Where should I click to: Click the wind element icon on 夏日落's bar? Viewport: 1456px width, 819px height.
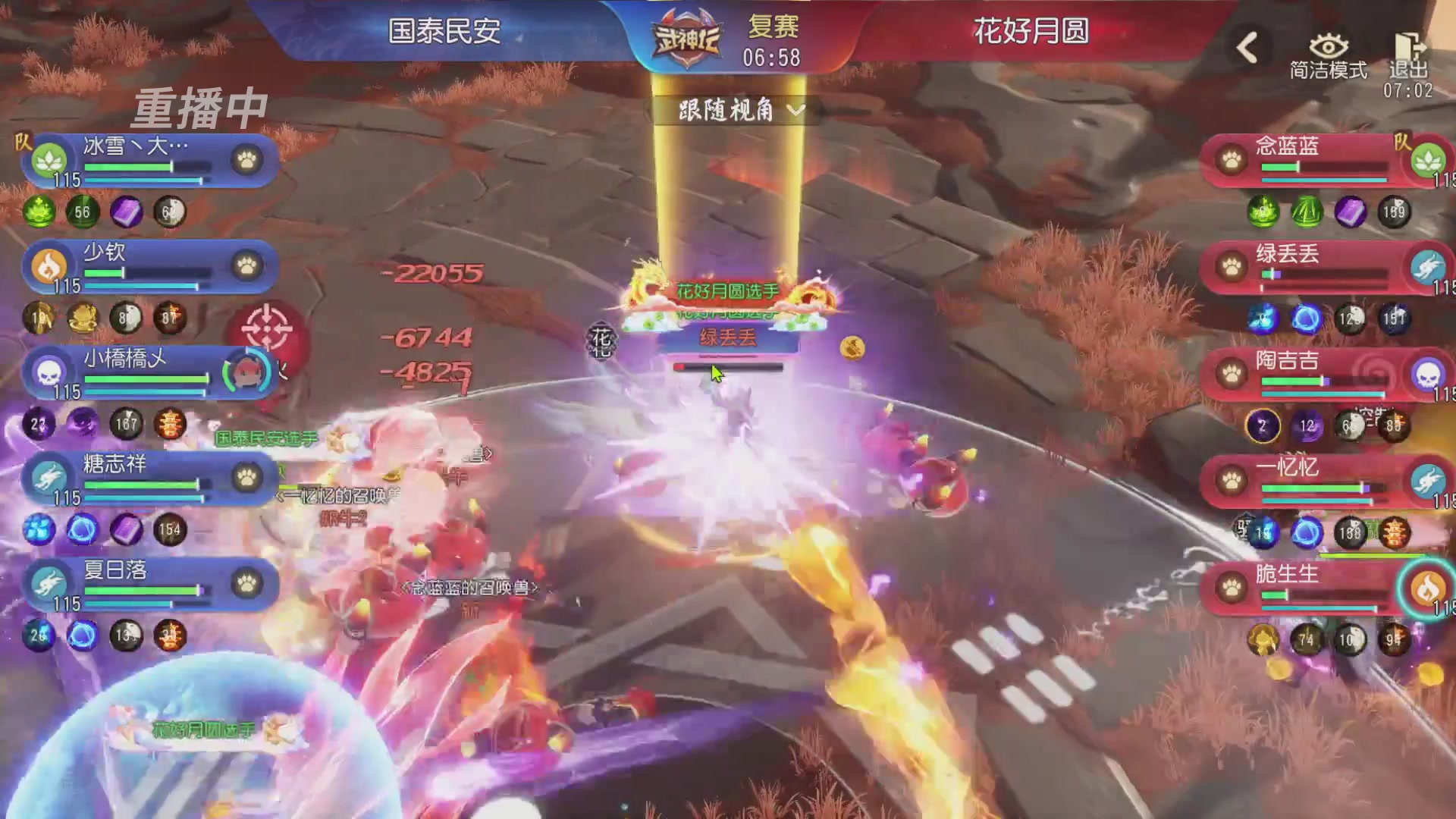pos(50,584)
